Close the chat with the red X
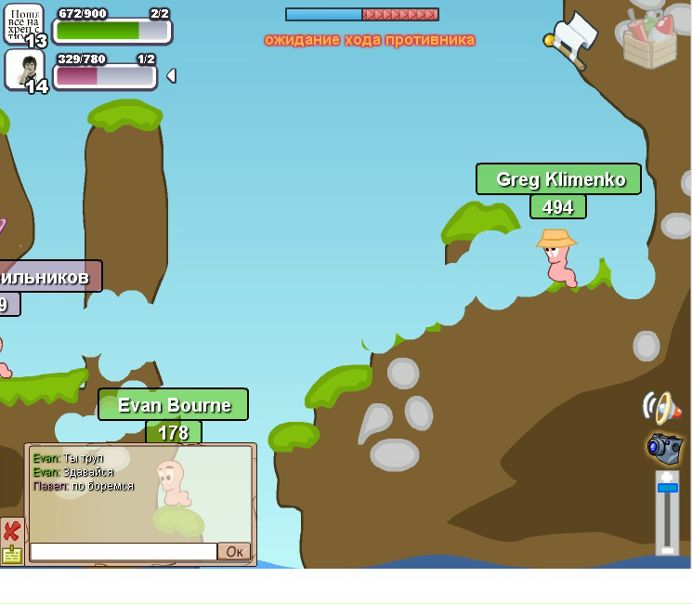Image resolution: width=692 pixels, height=604 pixels. pos(12,530)
